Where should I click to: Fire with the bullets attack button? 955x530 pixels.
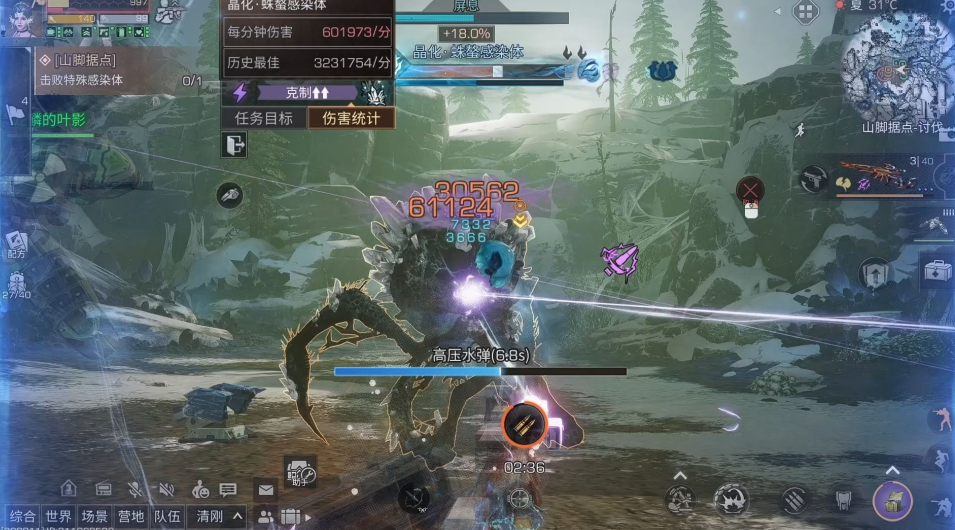click(x=524, y=424)
